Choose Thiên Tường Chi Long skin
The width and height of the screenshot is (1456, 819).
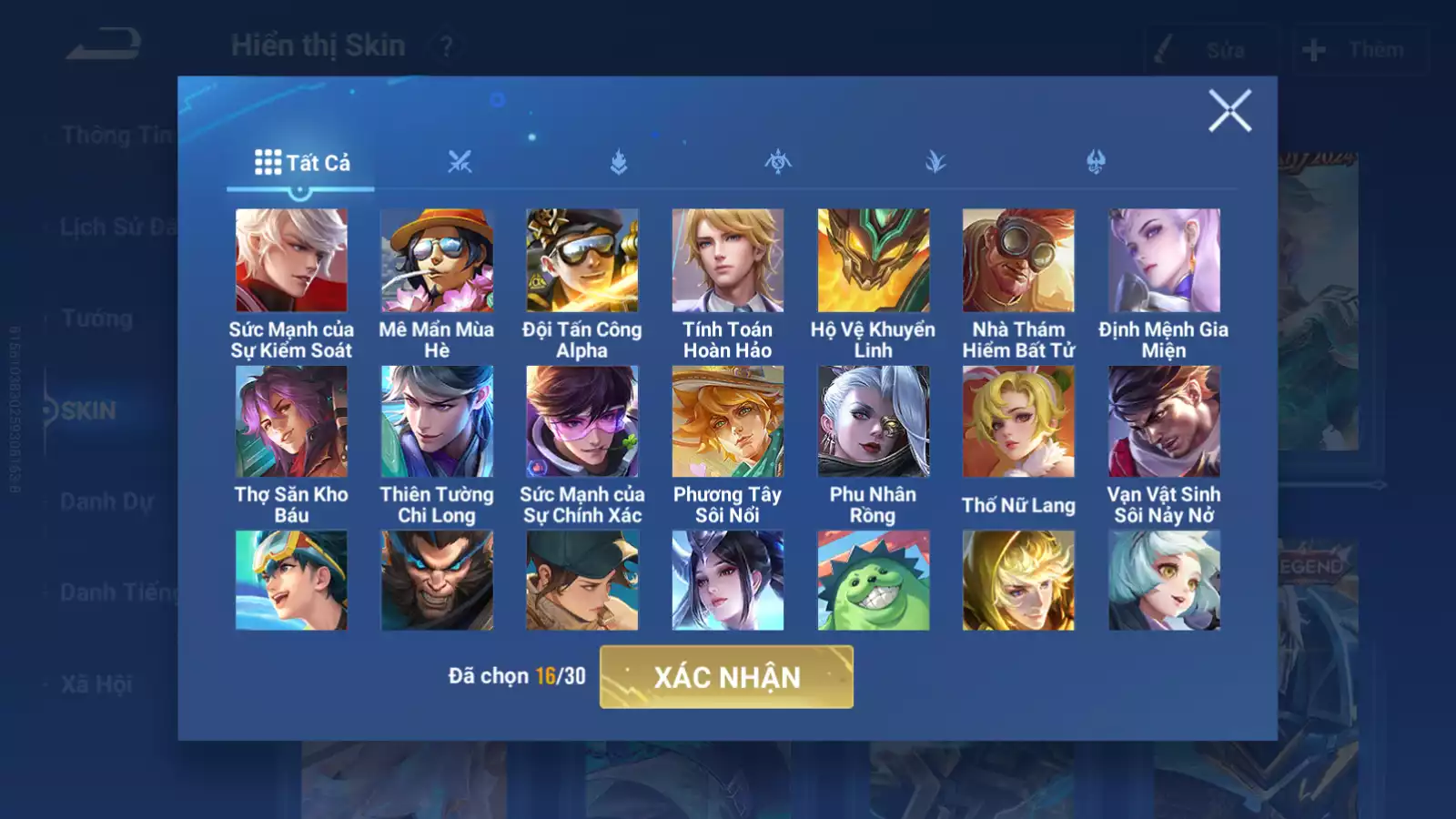[x=437, y=422]
